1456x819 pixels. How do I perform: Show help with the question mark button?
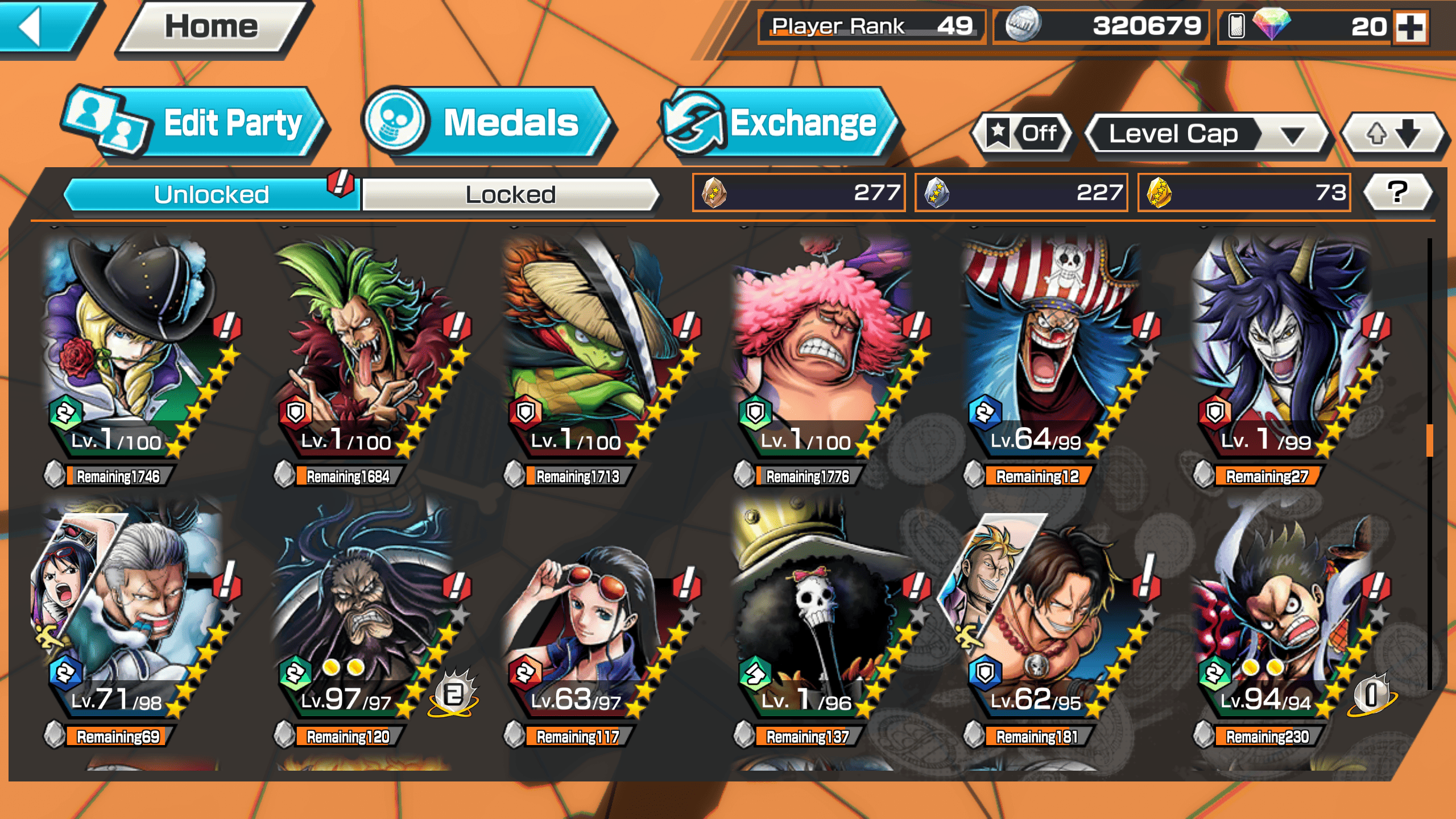point(1397,192)
